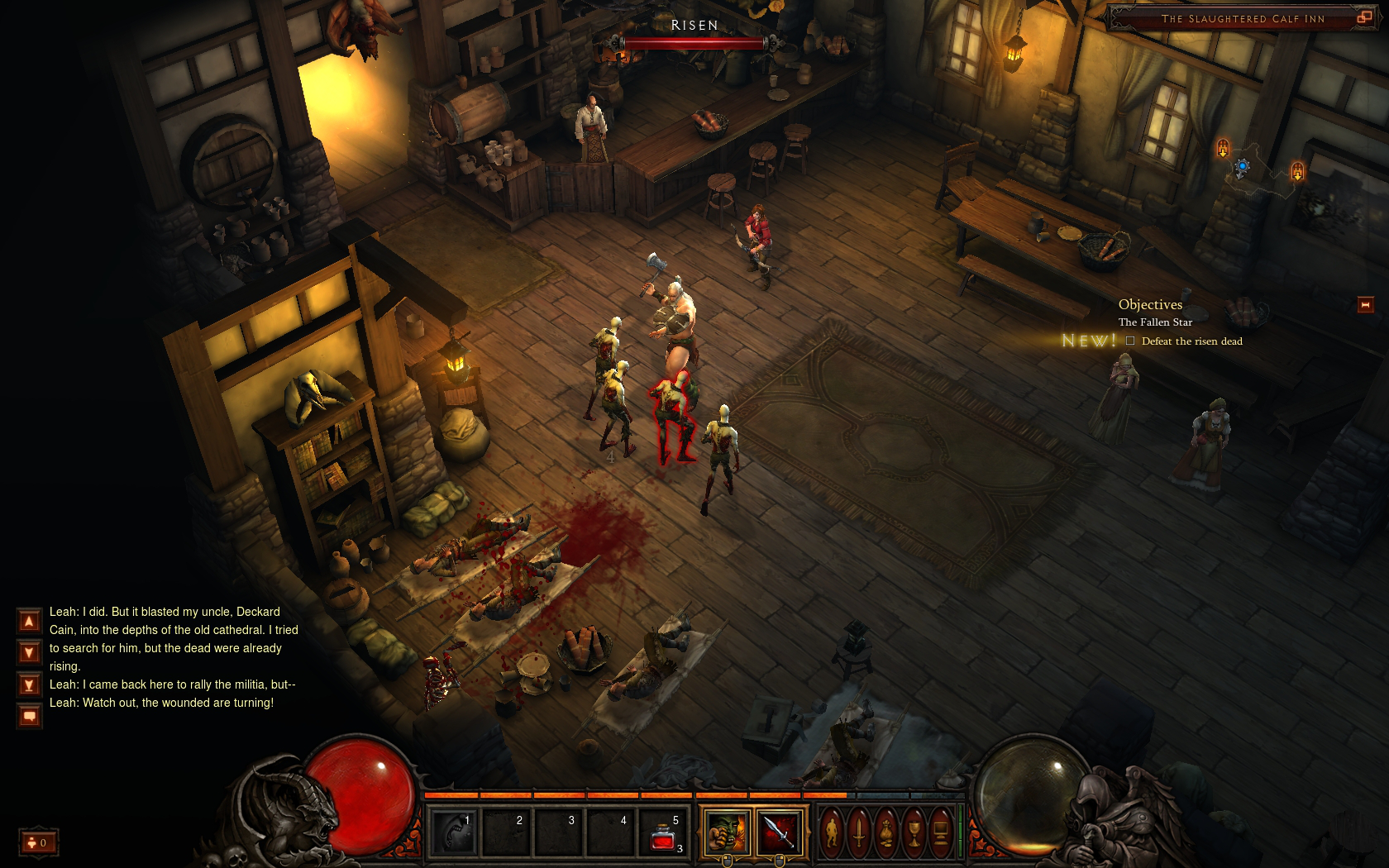The image size is (1389, 868).
Task: Jump to bottom of chat log
Action: [29, 685]
